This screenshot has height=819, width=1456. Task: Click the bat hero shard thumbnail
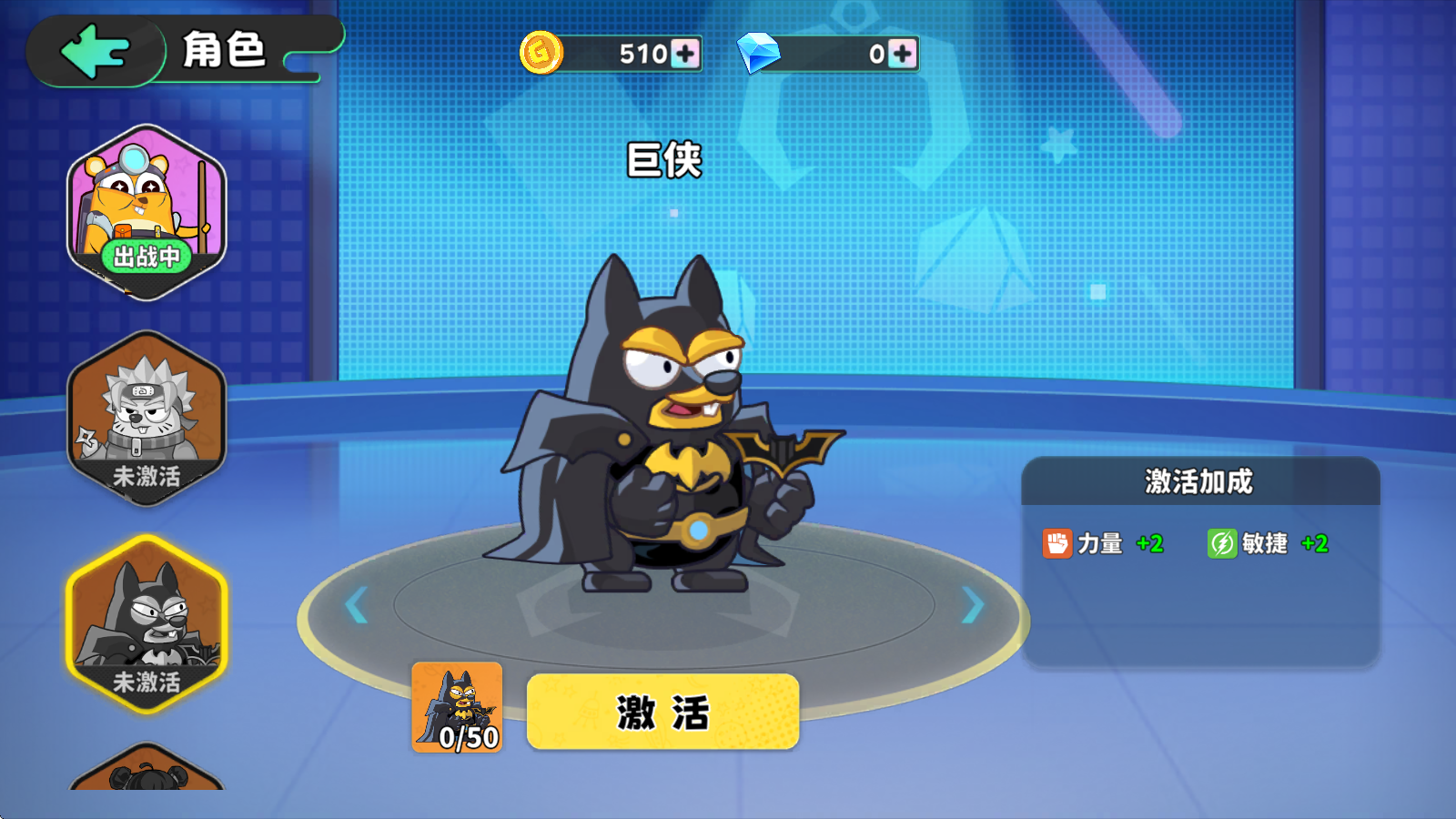(458, 705)
